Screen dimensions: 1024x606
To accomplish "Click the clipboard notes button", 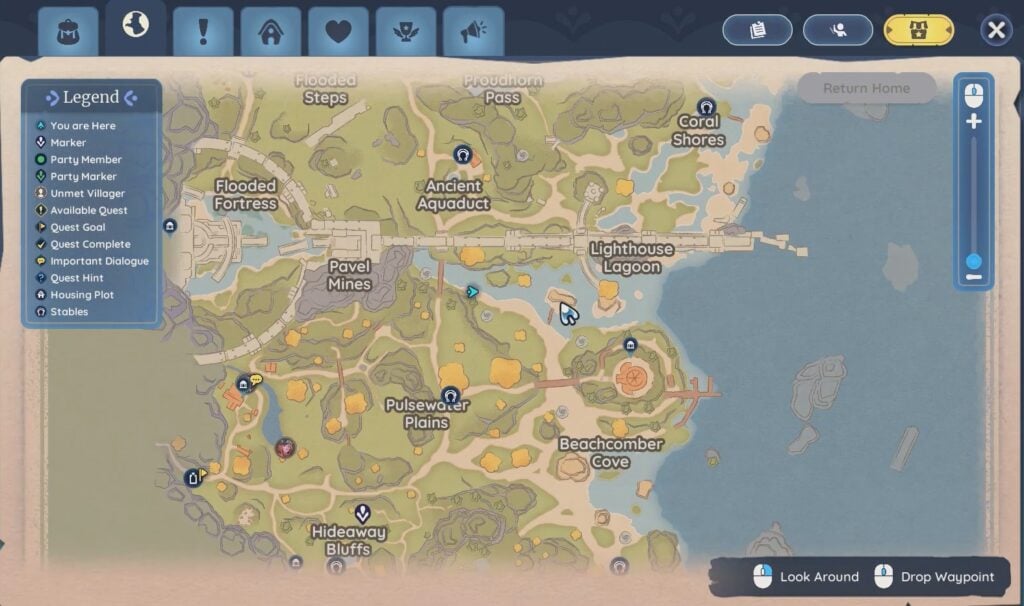I will pos(757,30).
